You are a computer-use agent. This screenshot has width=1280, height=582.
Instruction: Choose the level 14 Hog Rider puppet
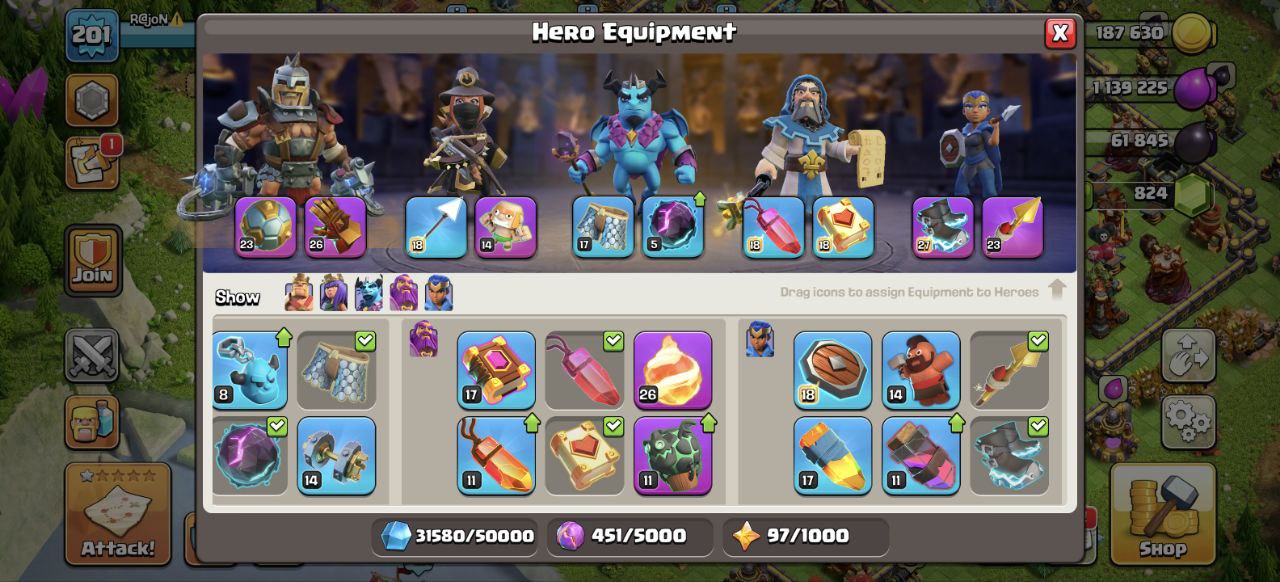[921, 370]
